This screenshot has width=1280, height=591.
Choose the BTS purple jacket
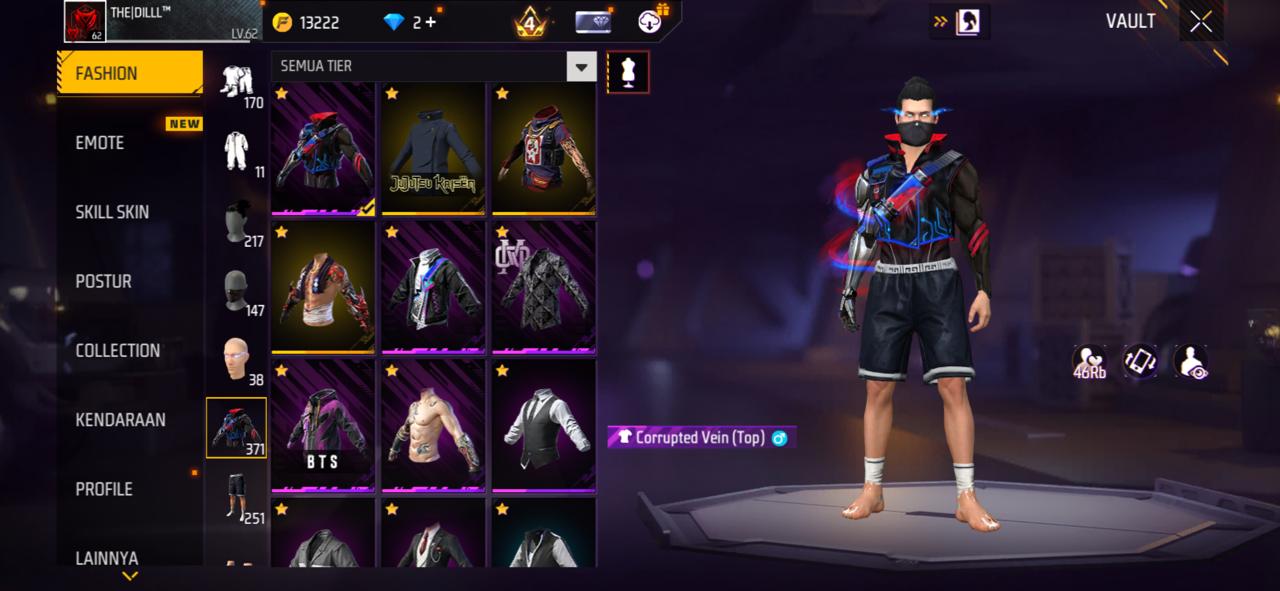(x=323, y=426)
